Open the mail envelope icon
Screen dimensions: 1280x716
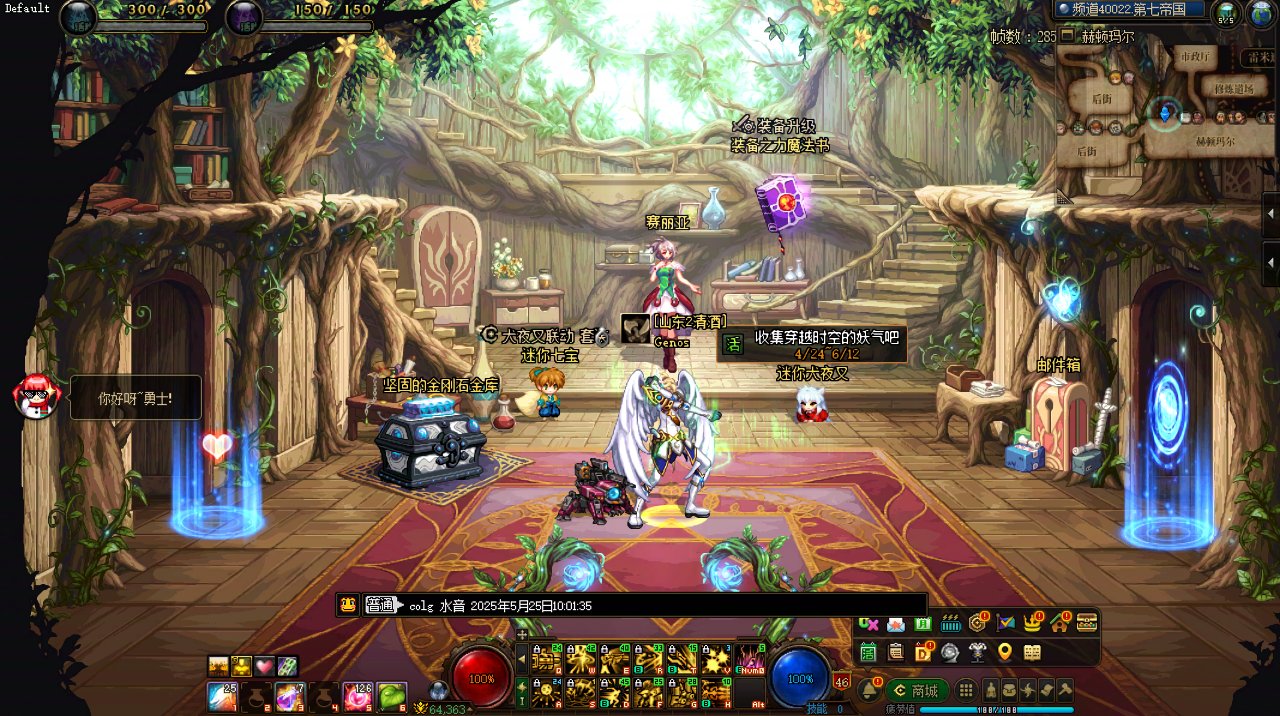click(x=896, y=624)
